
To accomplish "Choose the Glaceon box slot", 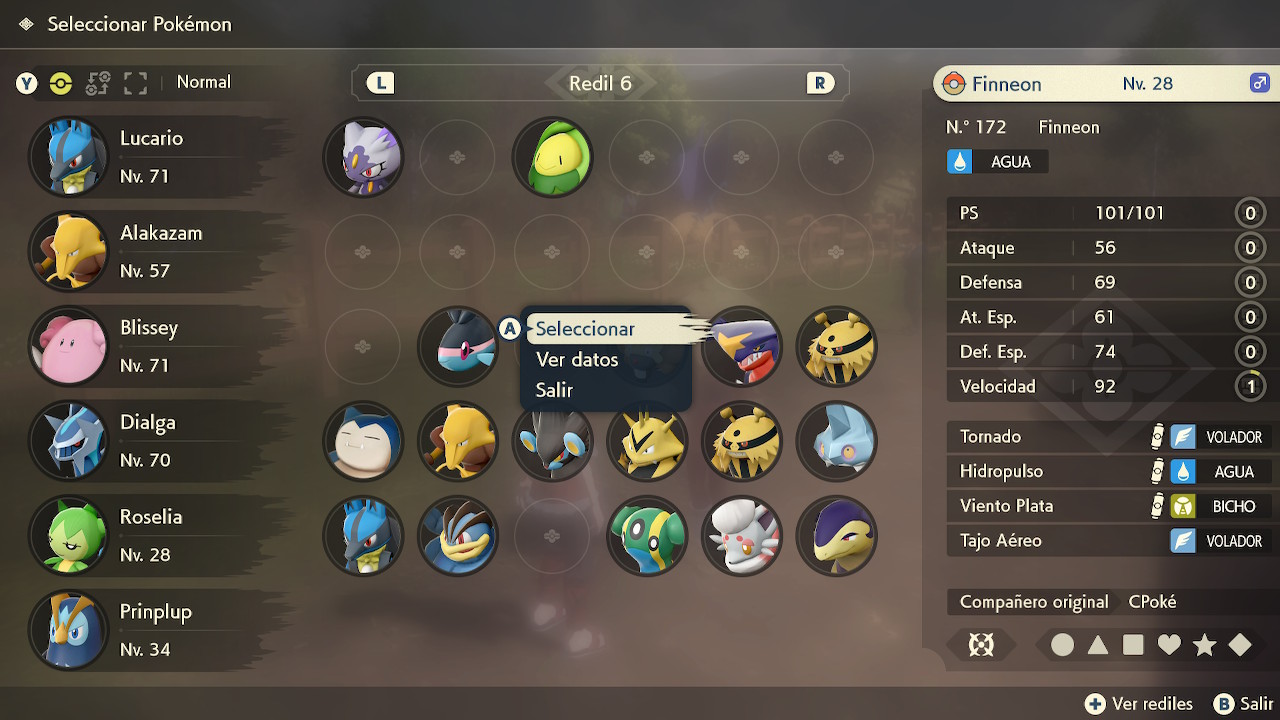I will [x=836, y=441].
